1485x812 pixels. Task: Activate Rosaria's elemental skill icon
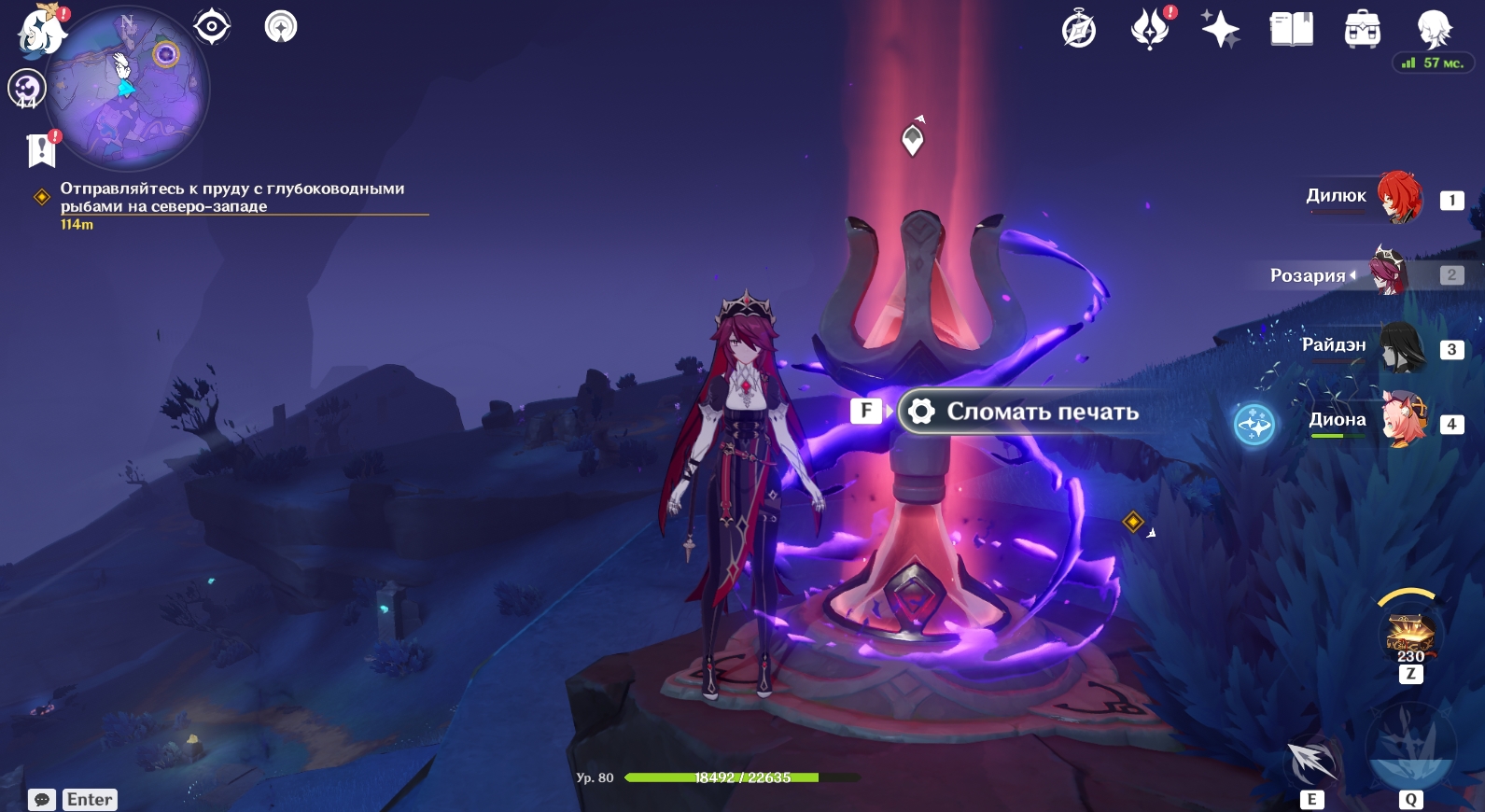pyautogui.click(x=1311, y=761)
